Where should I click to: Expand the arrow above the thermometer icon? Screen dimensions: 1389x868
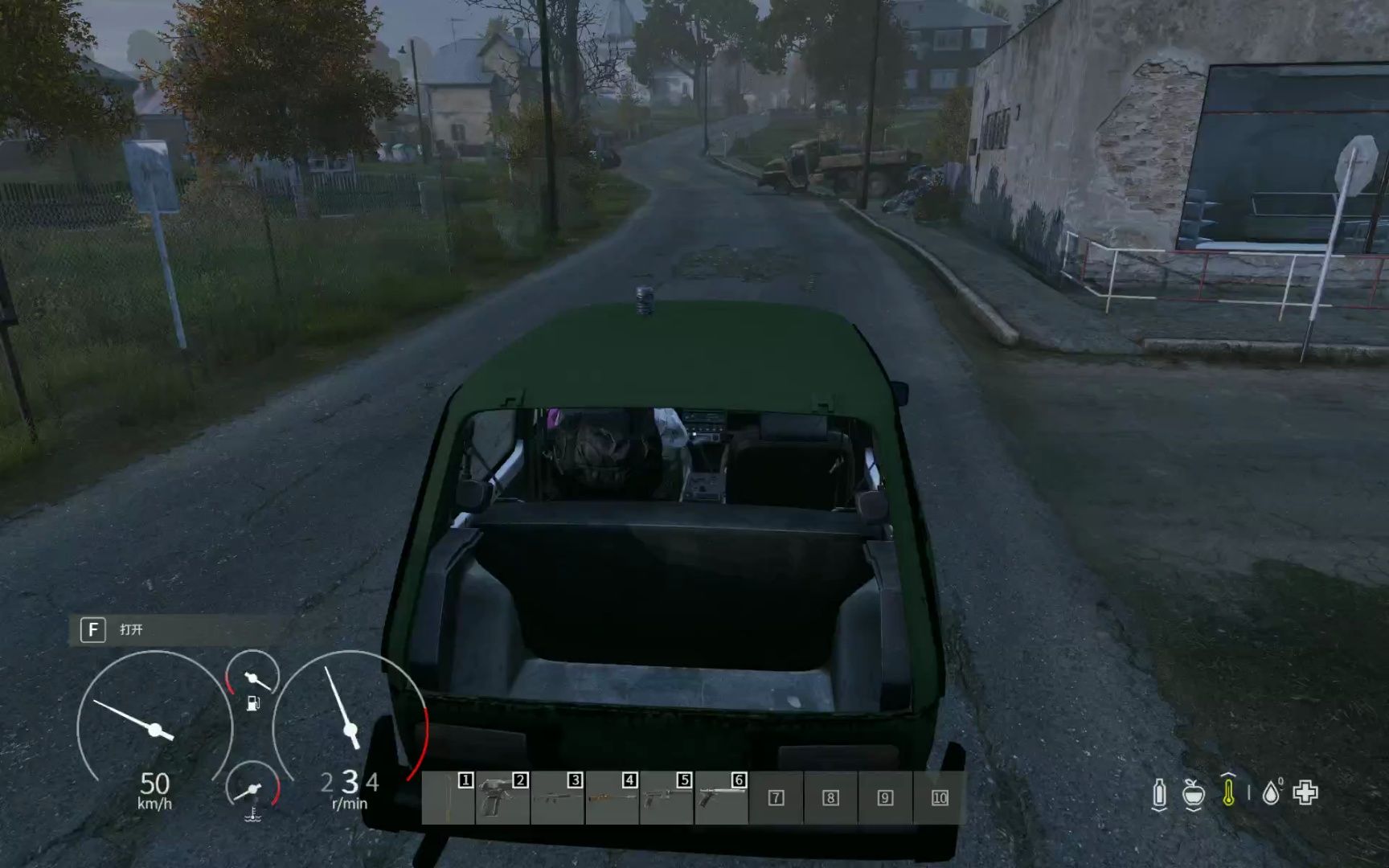pyautogui.click(x=1228, y=774)
